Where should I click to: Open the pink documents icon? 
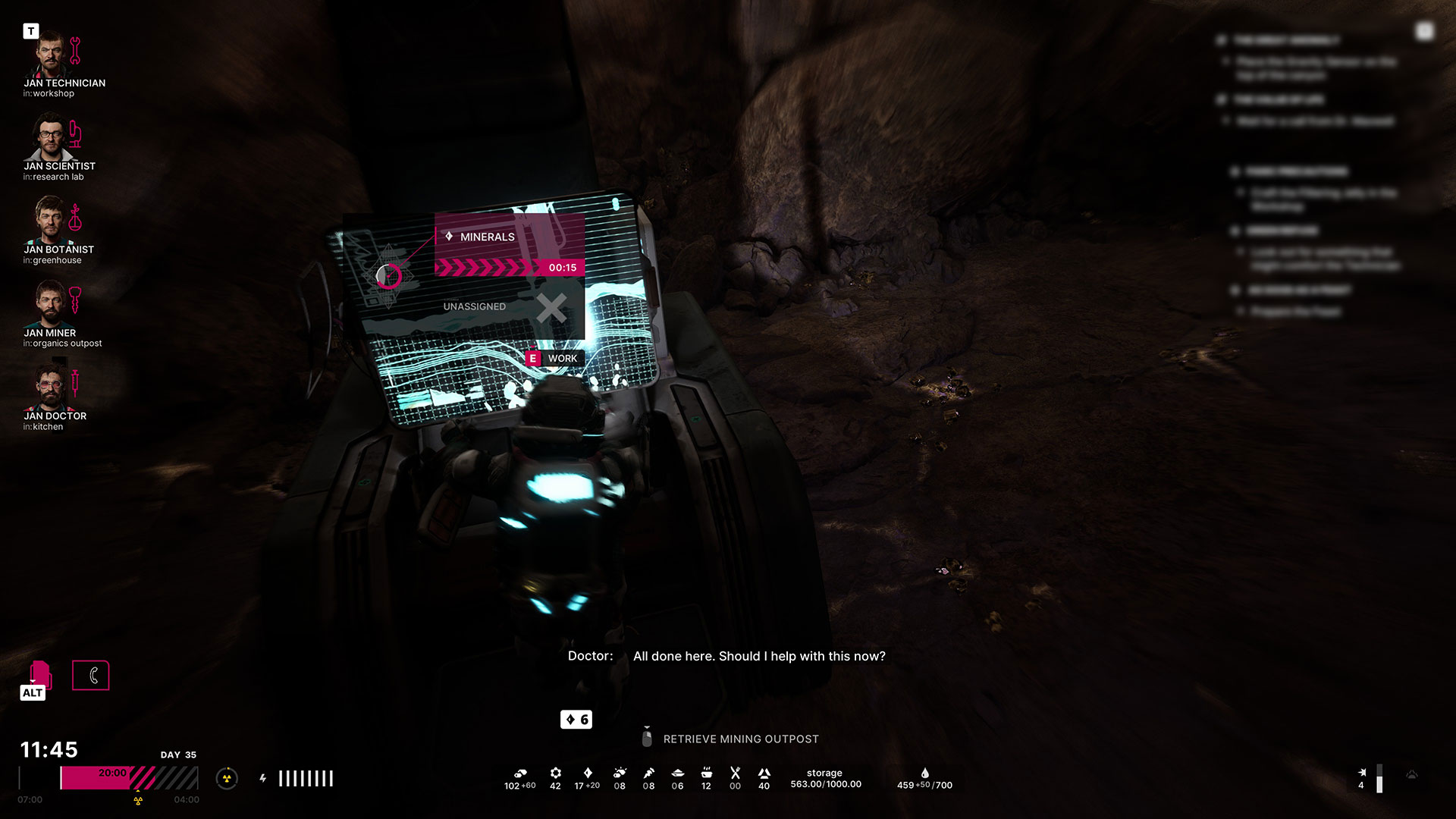coord(39,673)
